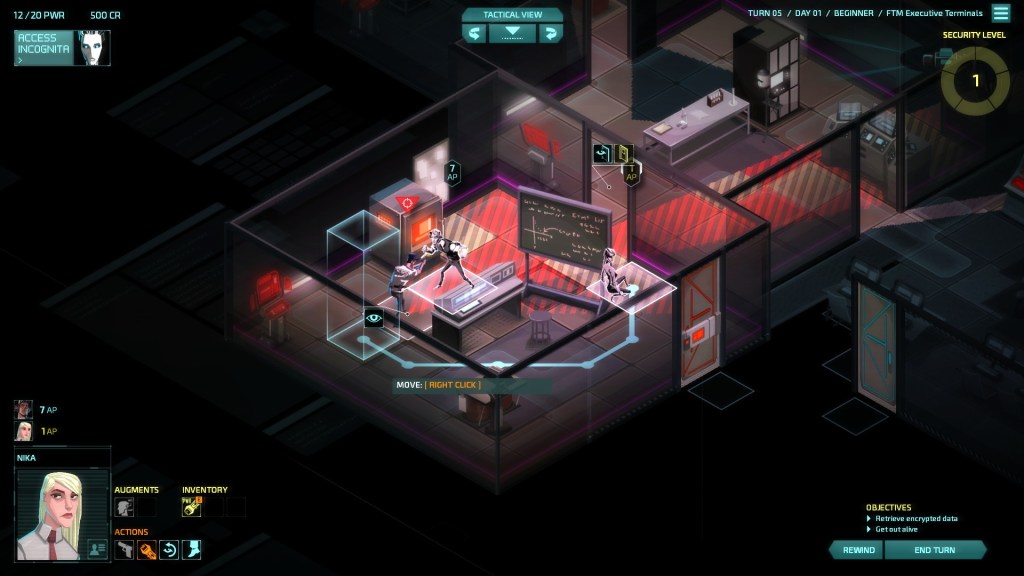Select the yellow PWR item in inventory
1024x576 pixels.
[191, 507]
